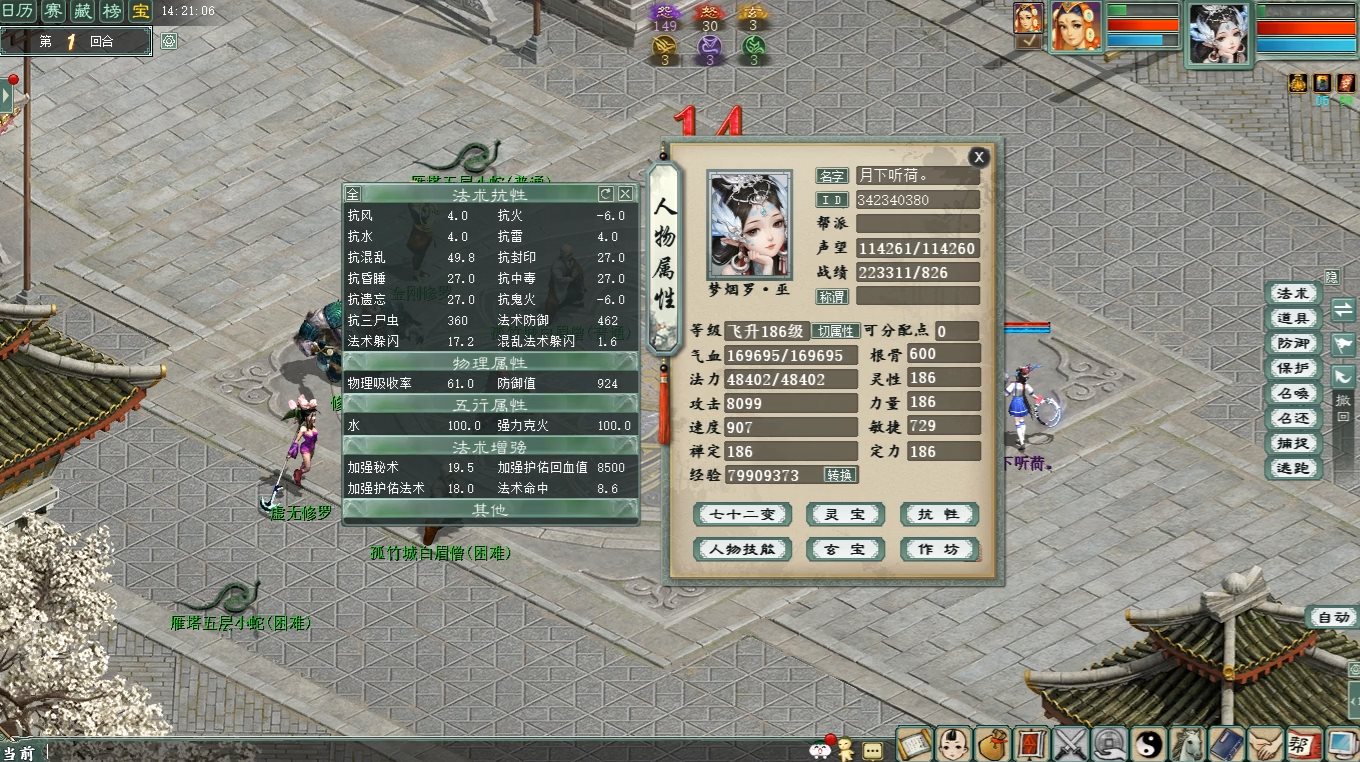Close the character attributes panel
1360x762 pixels.
point(979,157)
